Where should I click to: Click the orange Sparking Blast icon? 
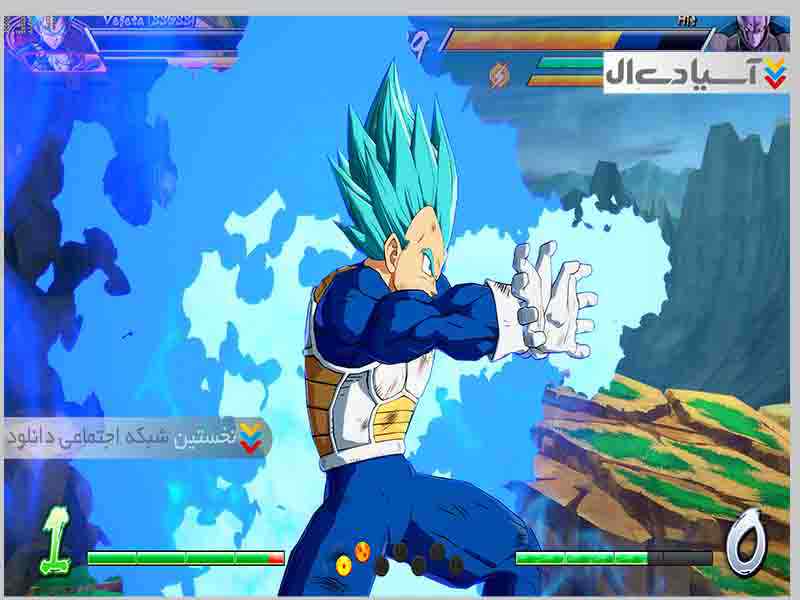499,74
